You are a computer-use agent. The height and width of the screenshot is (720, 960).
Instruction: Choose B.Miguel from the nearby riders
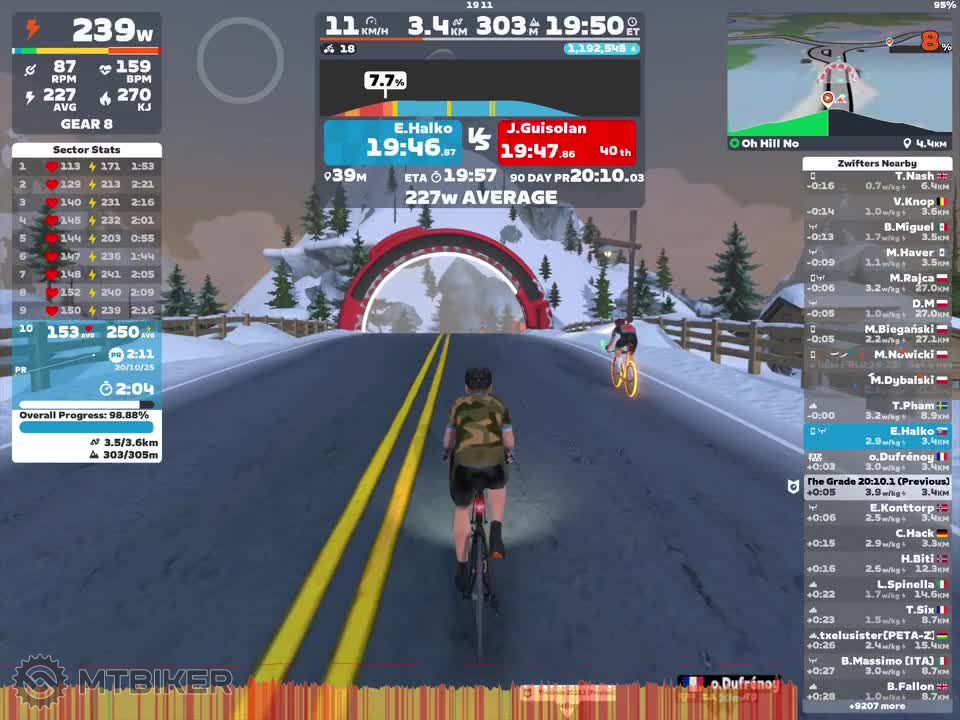click(x=877, y=232)
